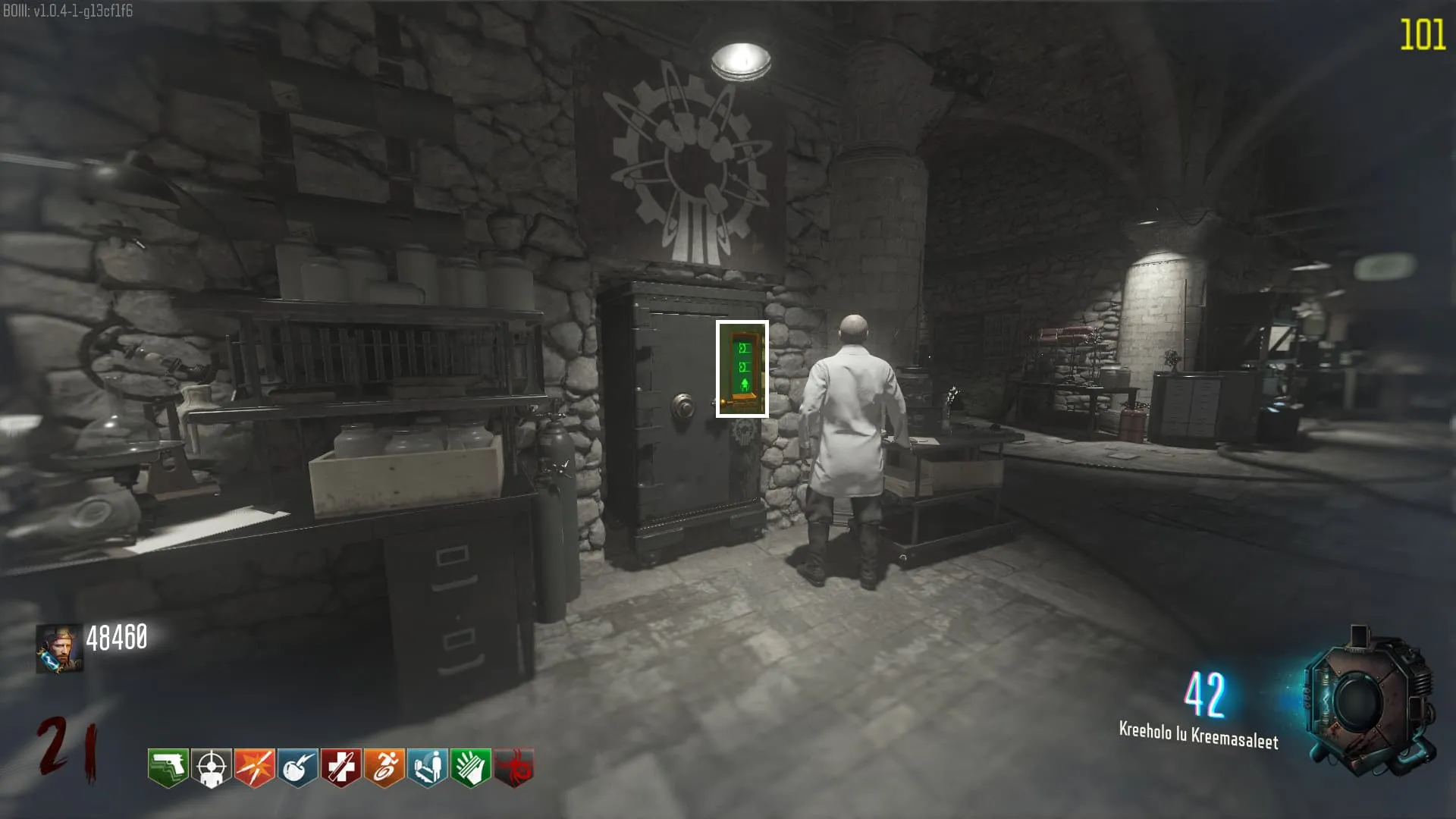
Task: Select the Mule Kick pistol perk icon
Action: point(168,768)
